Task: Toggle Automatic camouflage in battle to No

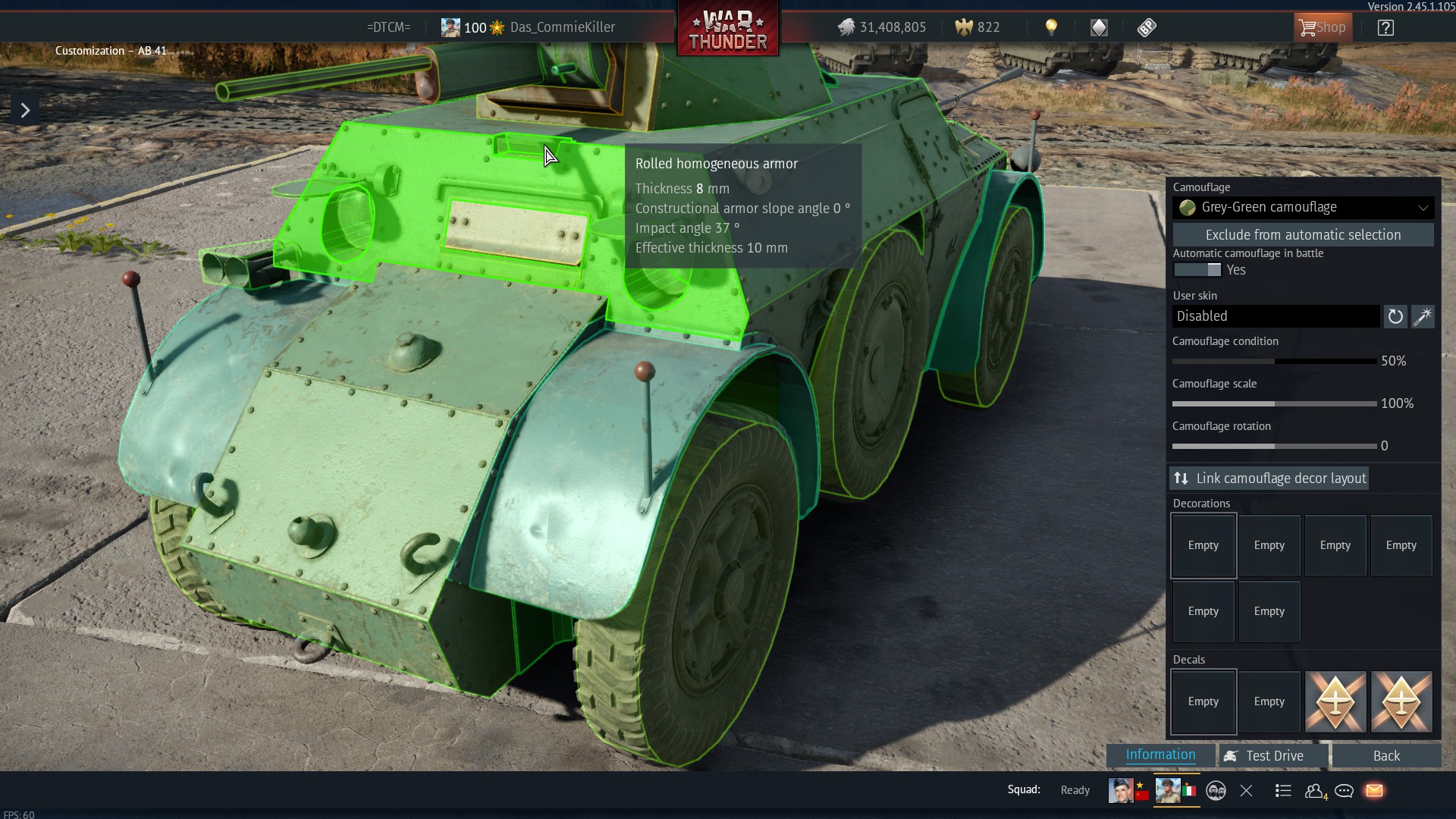Action: point(1196,270)
